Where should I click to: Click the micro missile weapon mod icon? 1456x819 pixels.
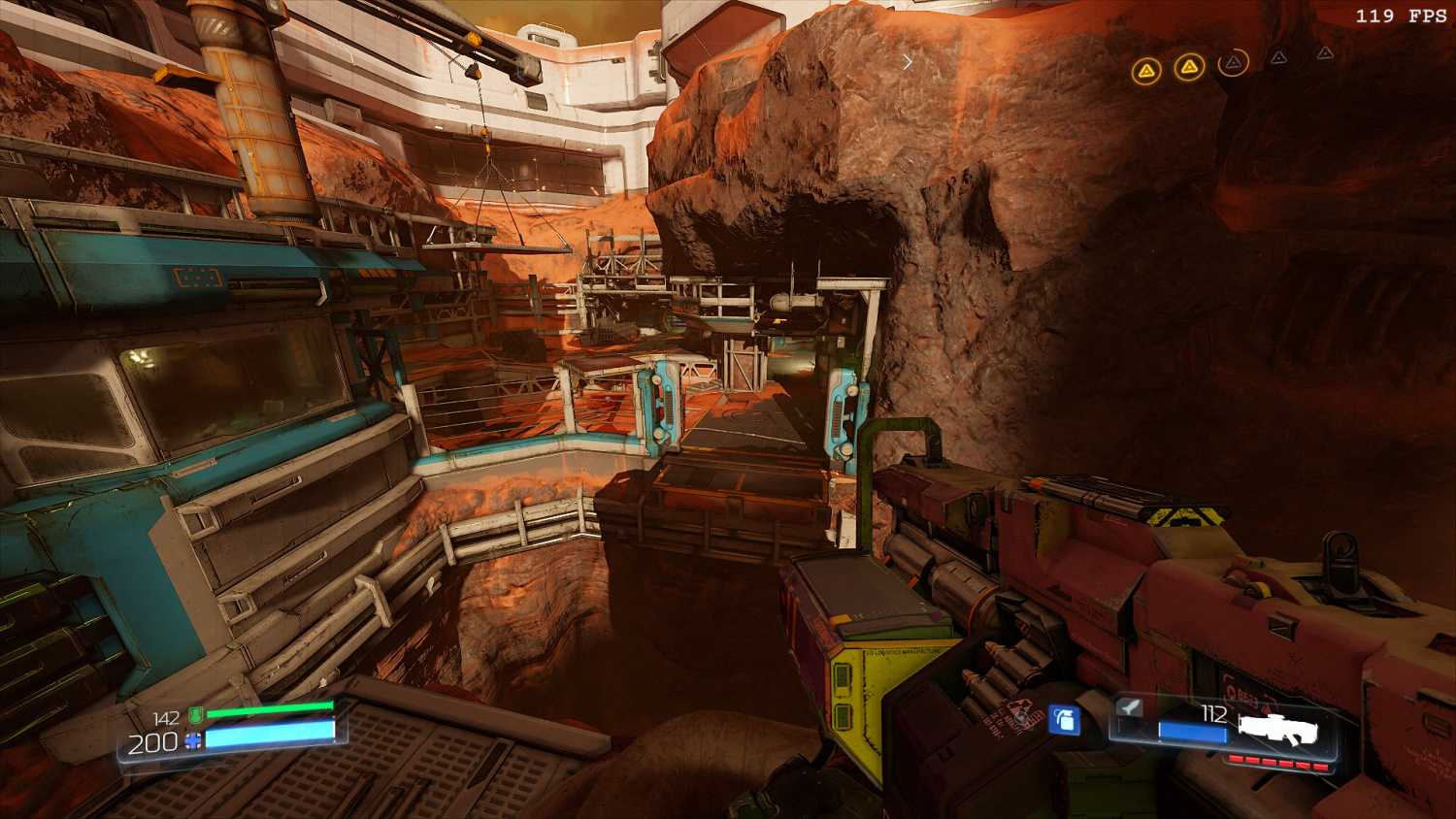click(1129, 707)
